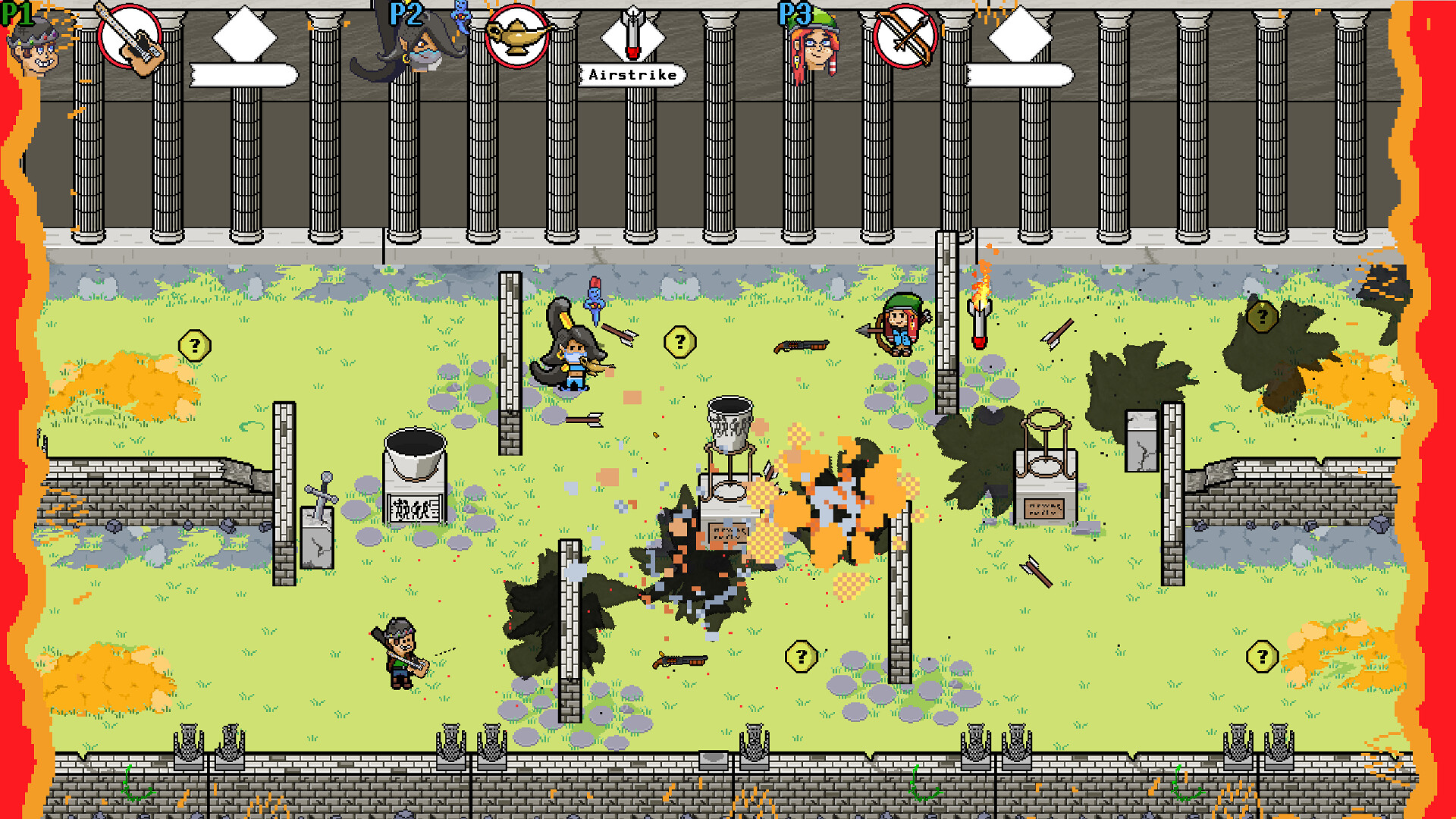Screen dimensions: 1456x819
Task: Click the Airstrike label below the mortar icon
Action: [632, 75]
